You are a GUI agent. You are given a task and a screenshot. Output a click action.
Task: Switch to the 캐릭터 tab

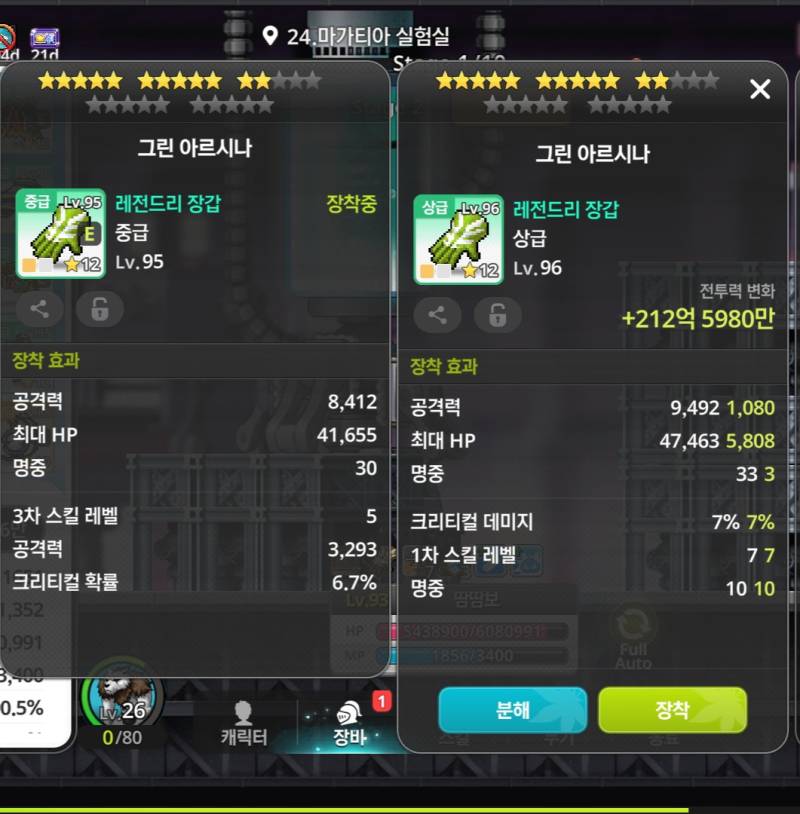[243, 724]
